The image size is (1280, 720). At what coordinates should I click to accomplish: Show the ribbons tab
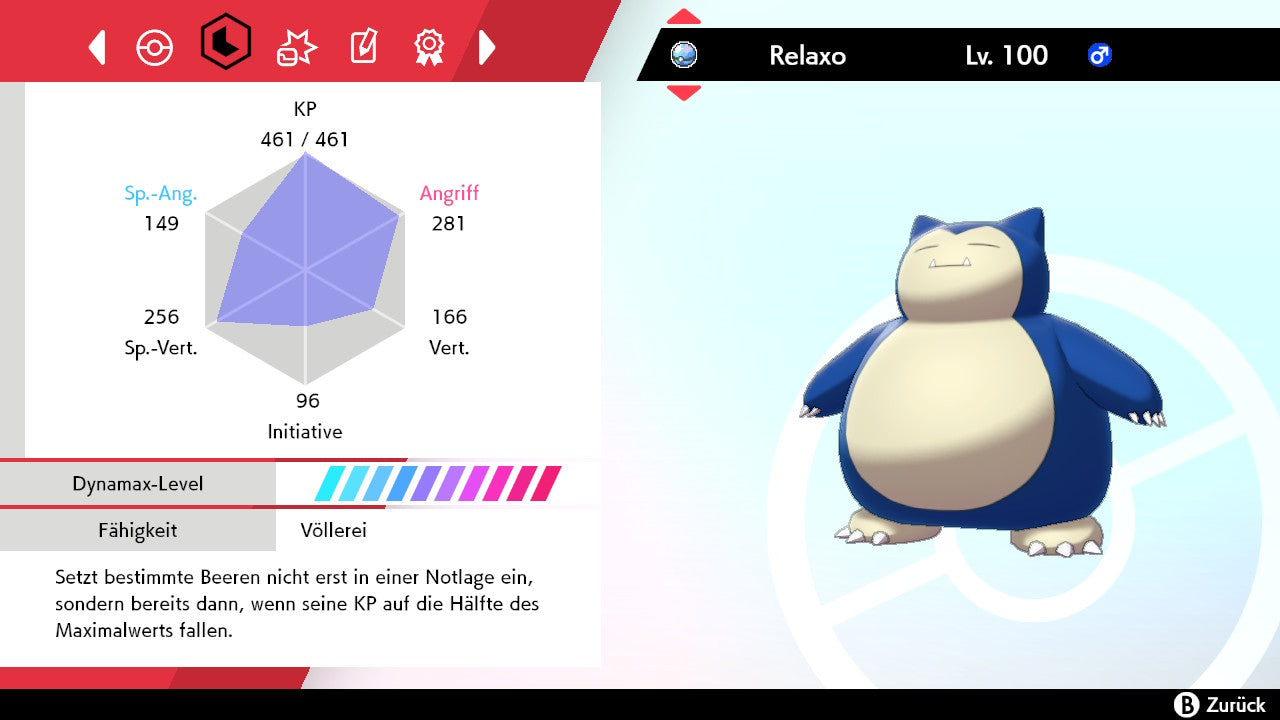point(429,46)
